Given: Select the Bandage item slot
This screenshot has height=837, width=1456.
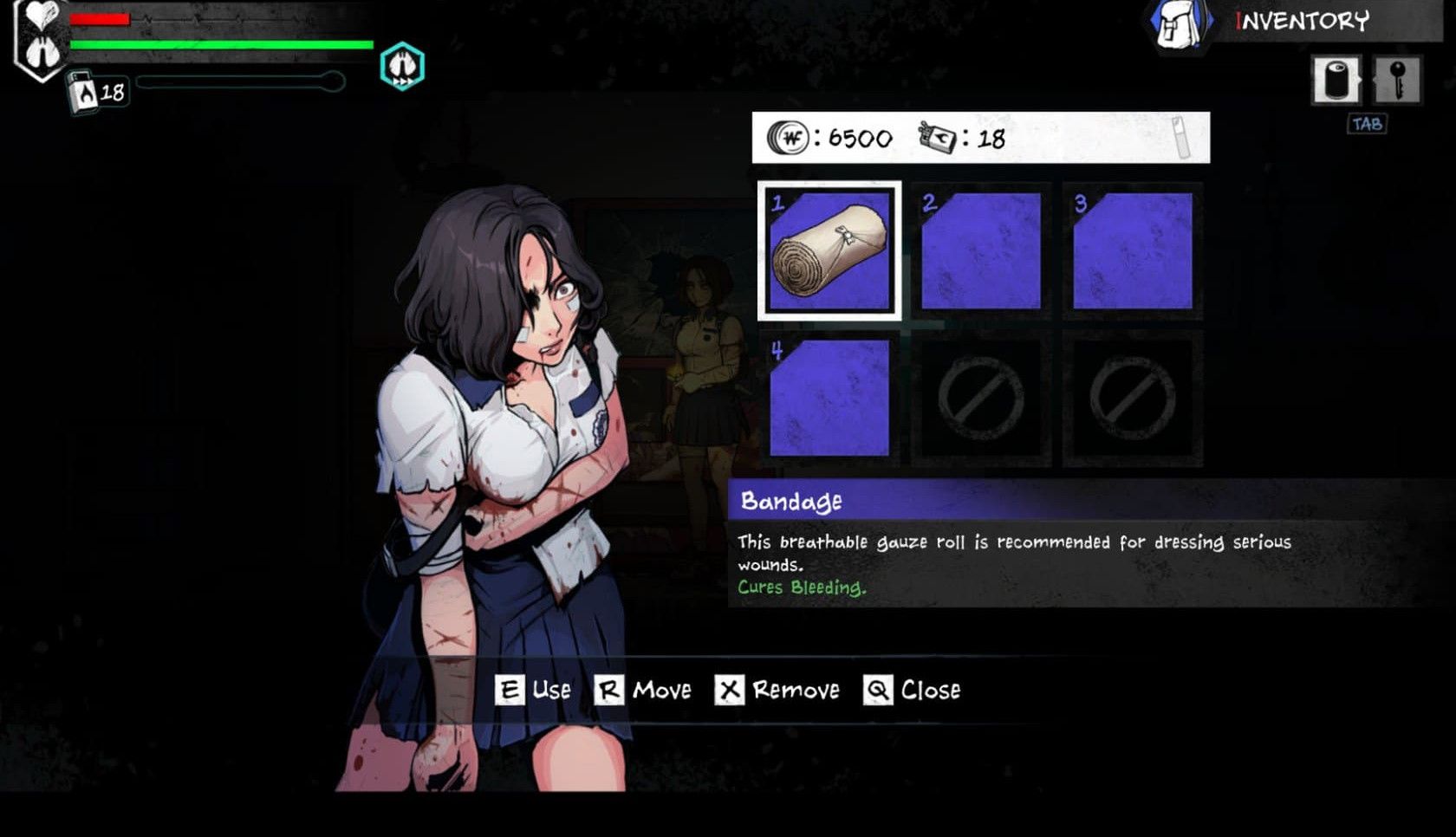Looking at the screenshot, I should (829, 251).
